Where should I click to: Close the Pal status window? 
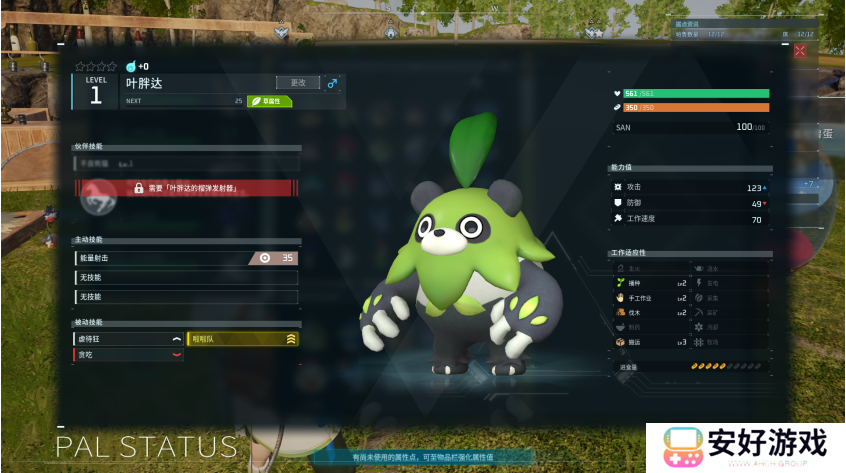pos(799,51)
